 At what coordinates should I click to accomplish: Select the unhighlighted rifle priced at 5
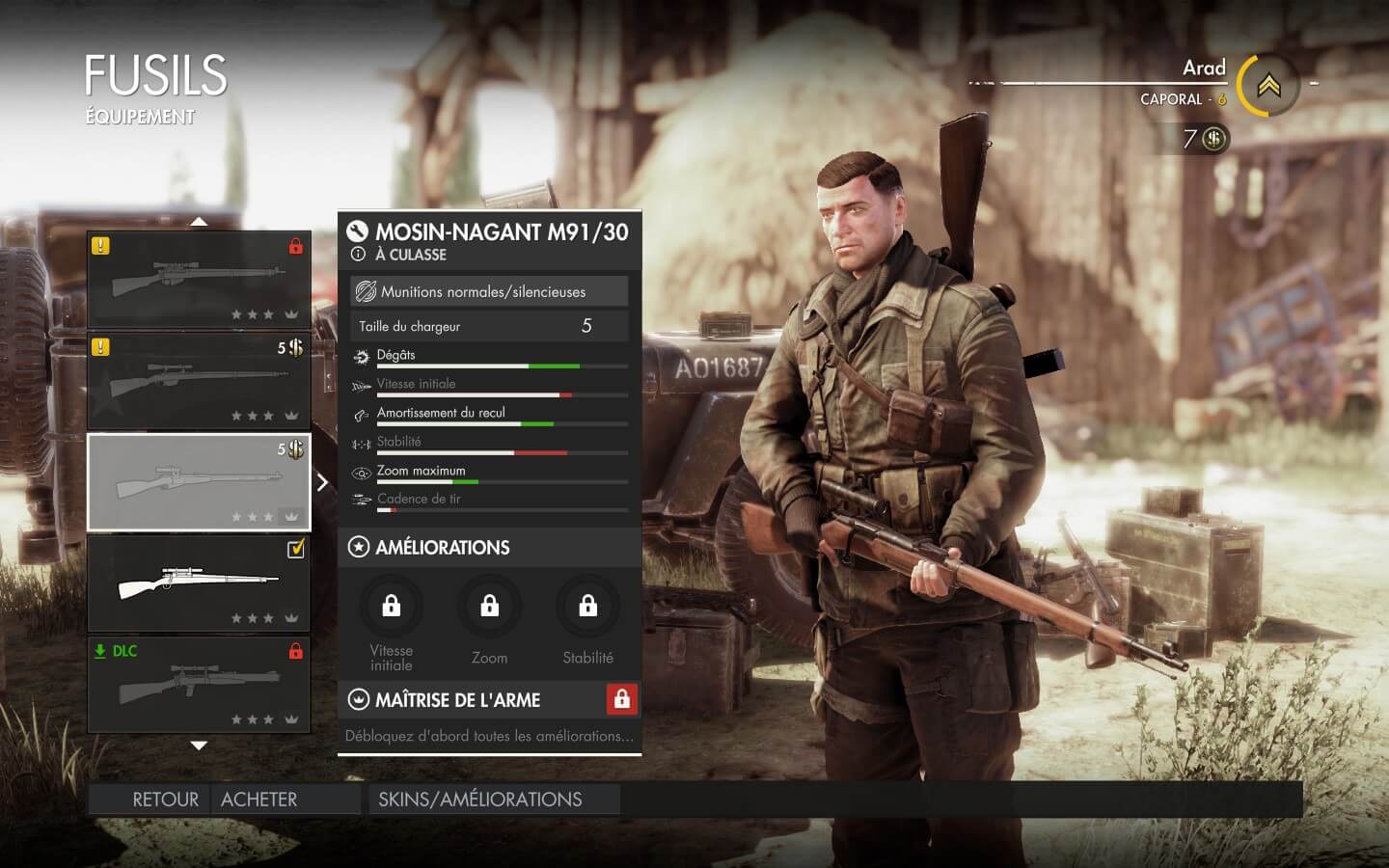pyautogui.click(x=199, y=380)
